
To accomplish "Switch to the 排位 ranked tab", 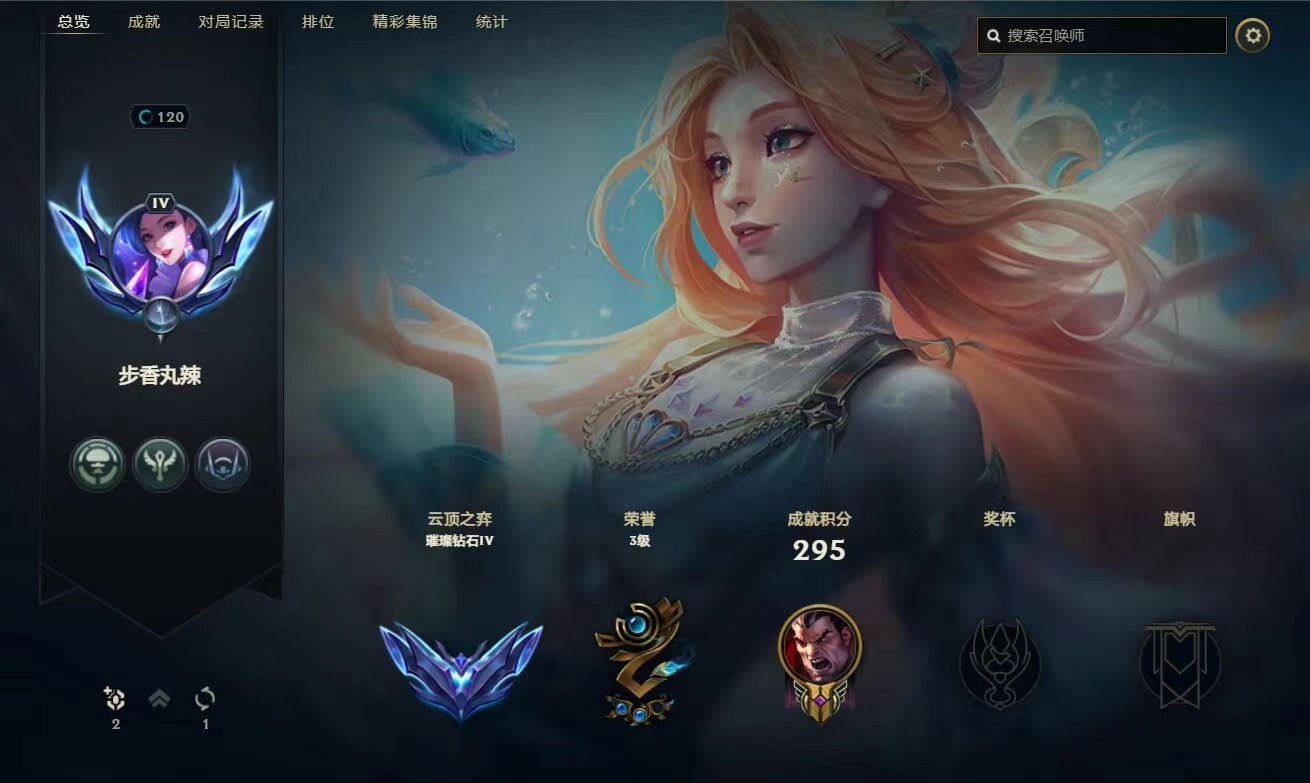I will point(318,21).
